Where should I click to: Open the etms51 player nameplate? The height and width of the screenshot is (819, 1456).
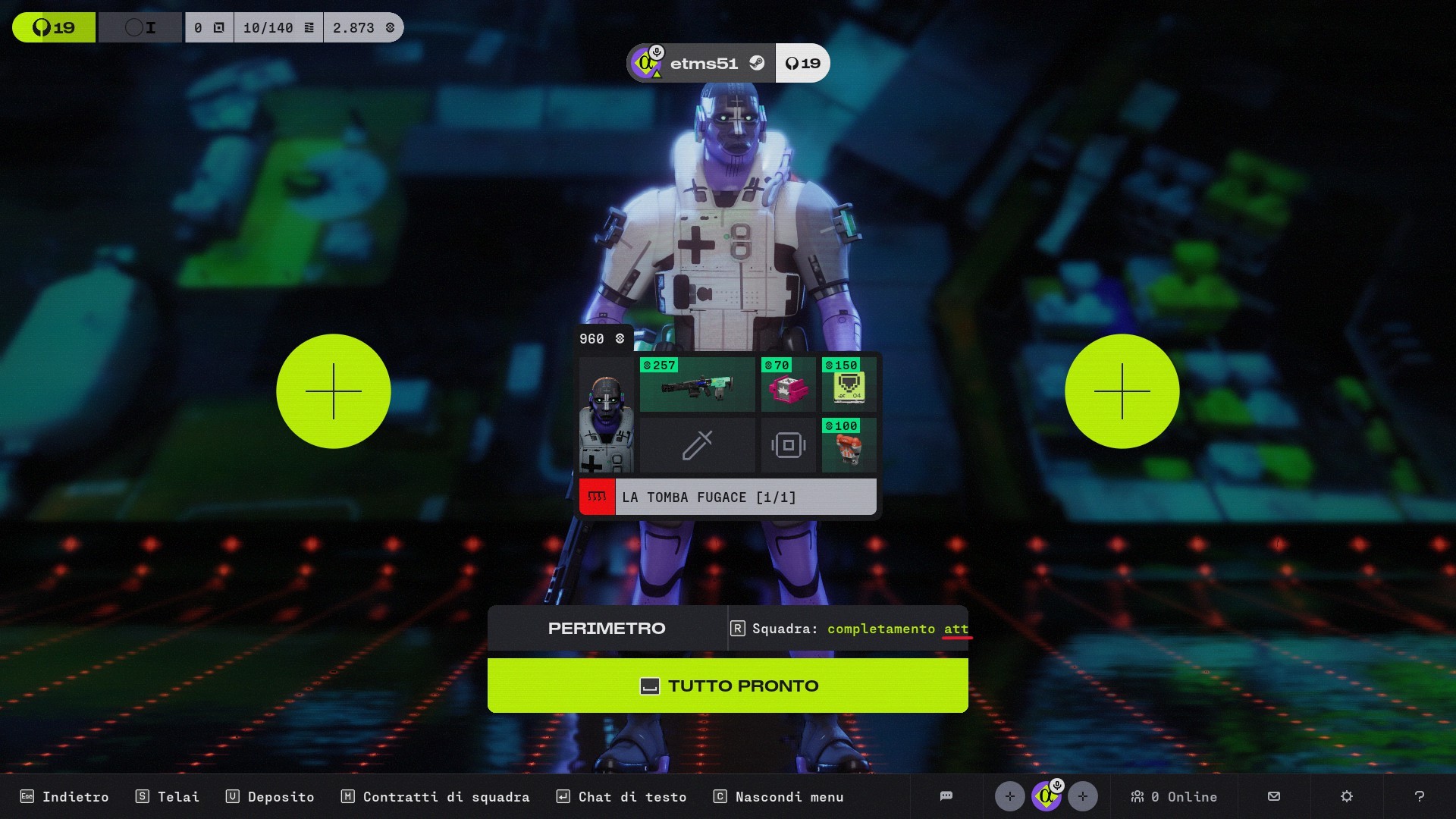pos(701,63)
